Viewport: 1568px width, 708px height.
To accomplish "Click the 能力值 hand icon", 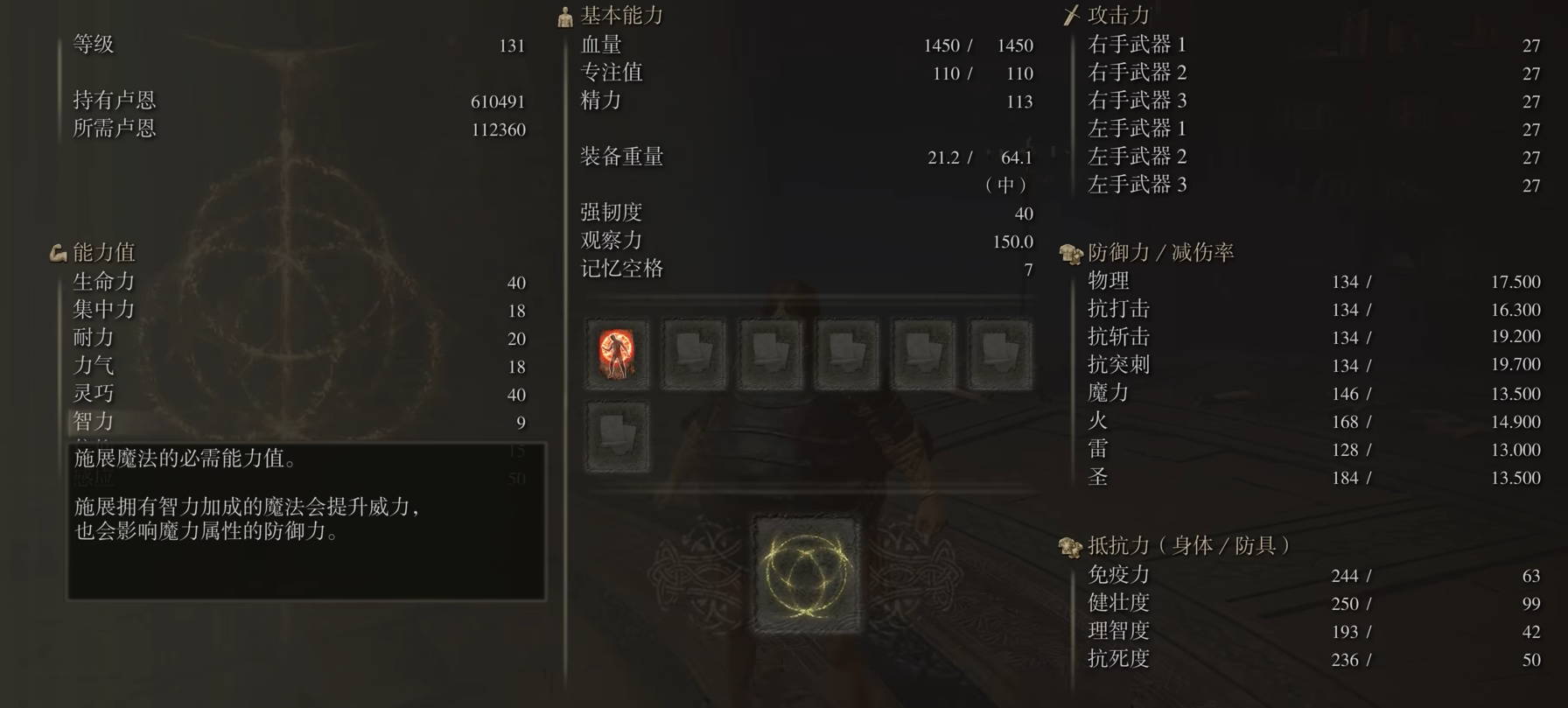I will (x=56, y=252).
